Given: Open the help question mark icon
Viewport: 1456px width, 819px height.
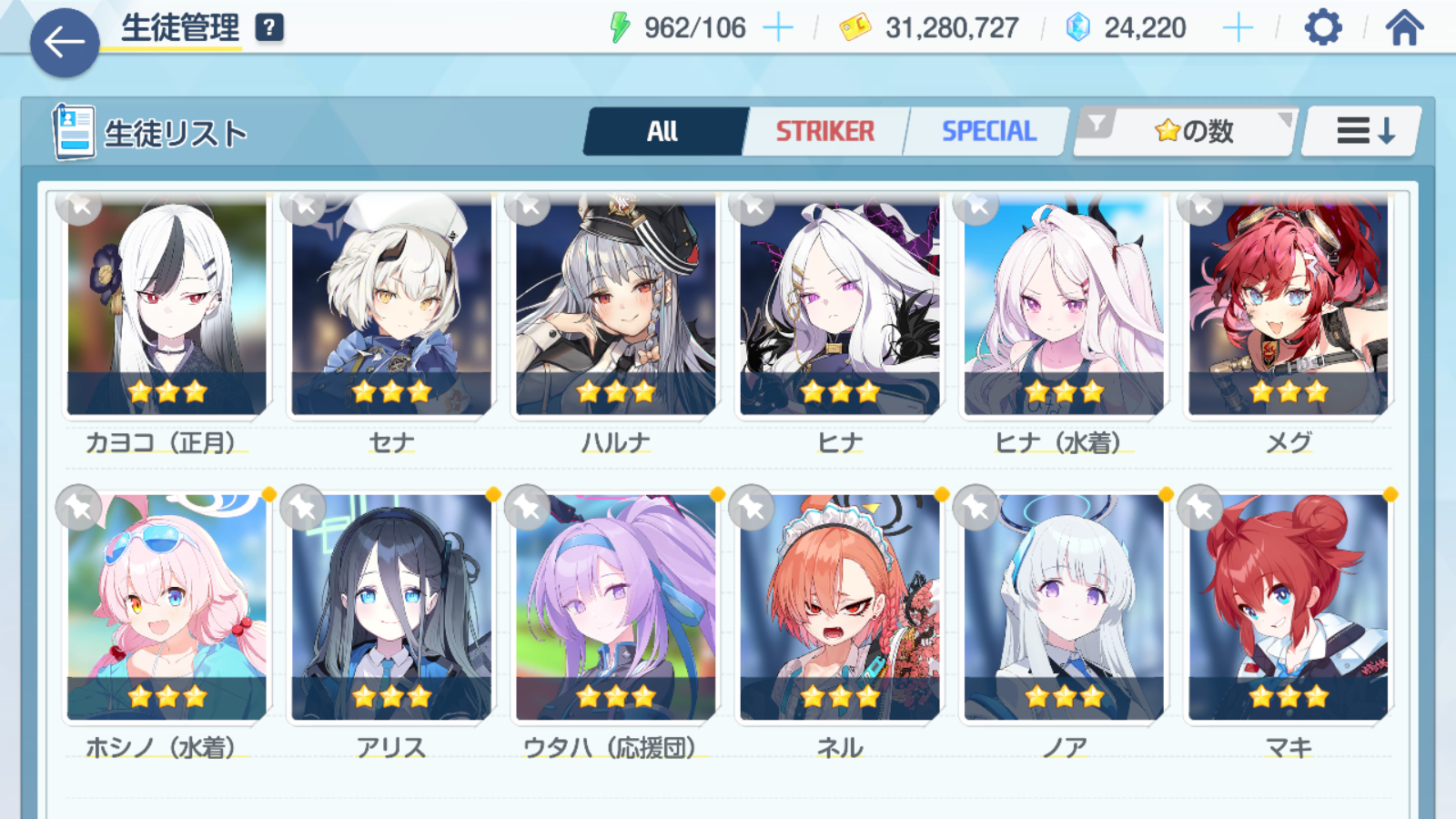Looking at the screenshot, I should click(269, 28).
